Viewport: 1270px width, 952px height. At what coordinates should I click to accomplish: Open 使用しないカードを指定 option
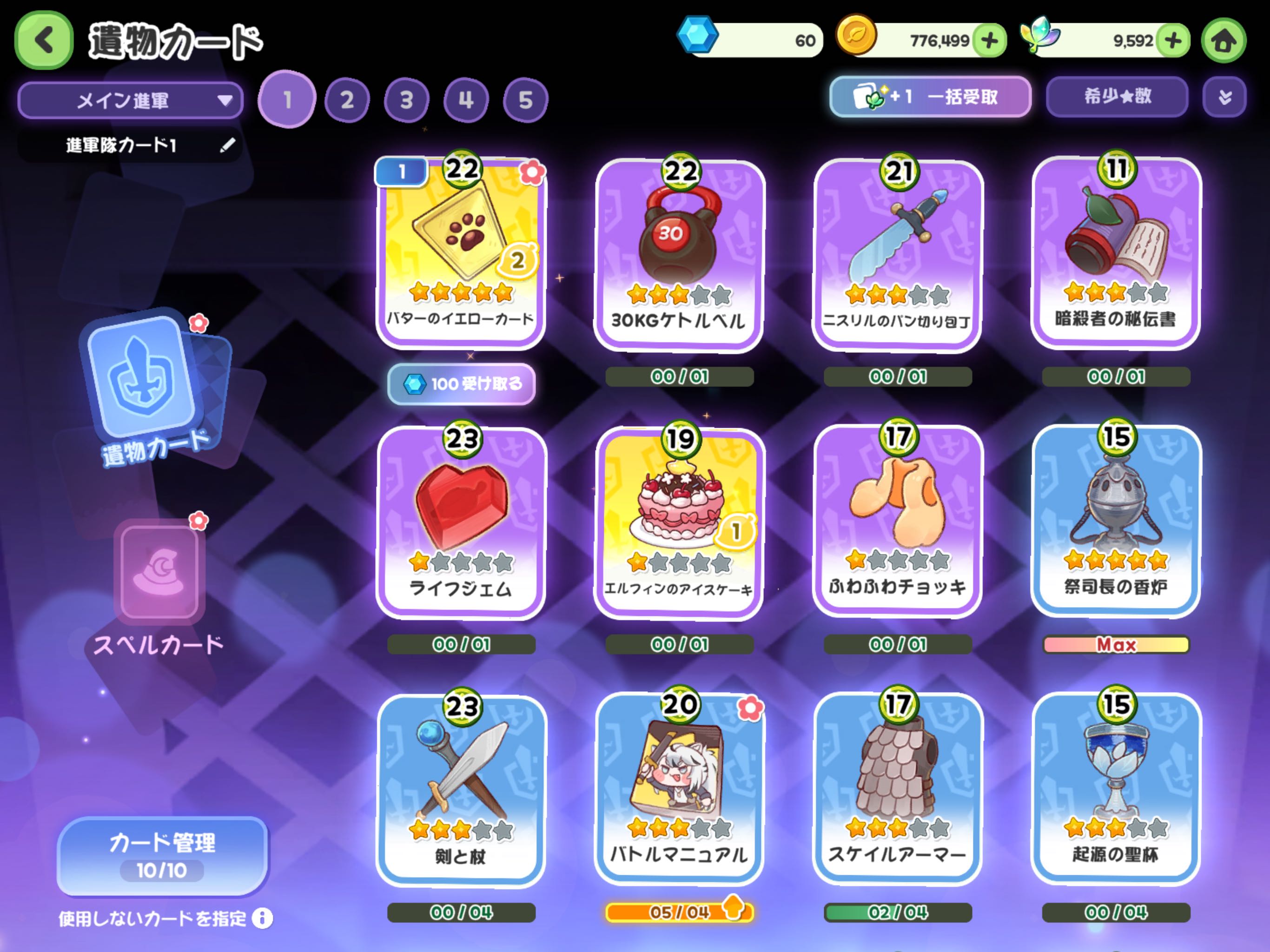point(164,919)
